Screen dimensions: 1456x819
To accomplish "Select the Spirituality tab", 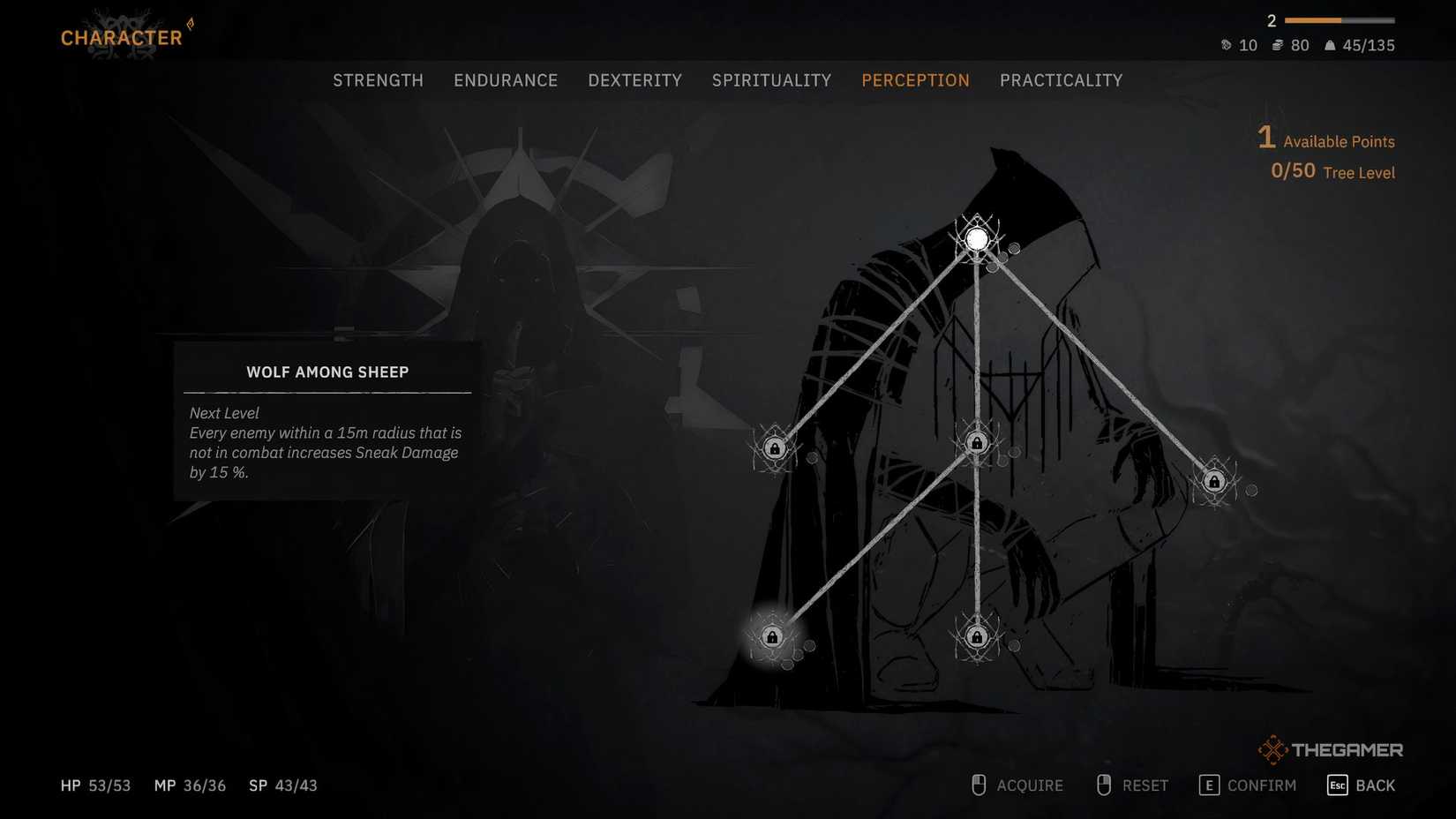I will point(771,79).
